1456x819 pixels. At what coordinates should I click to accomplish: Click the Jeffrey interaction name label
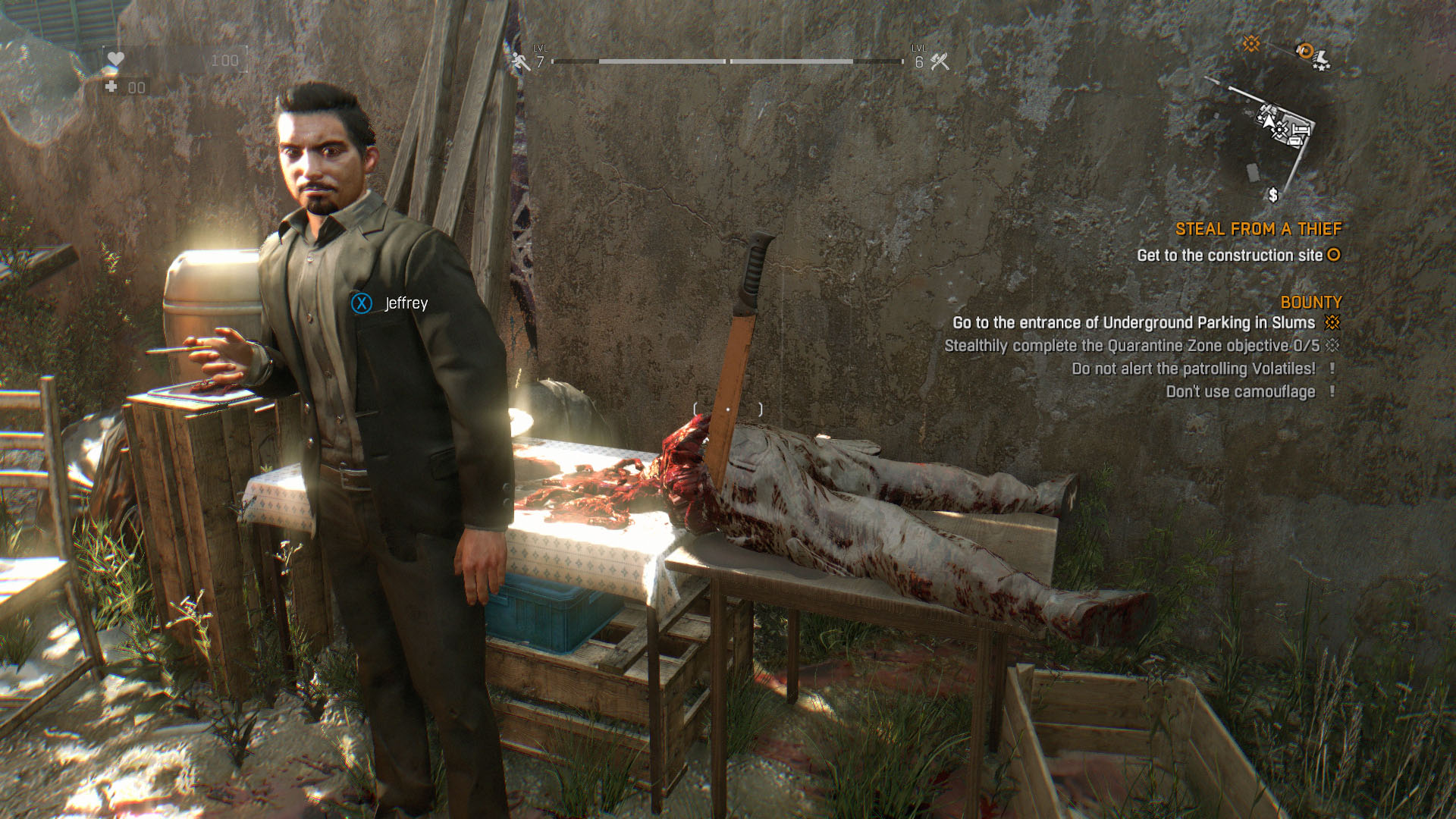click(x=406, y=303)
